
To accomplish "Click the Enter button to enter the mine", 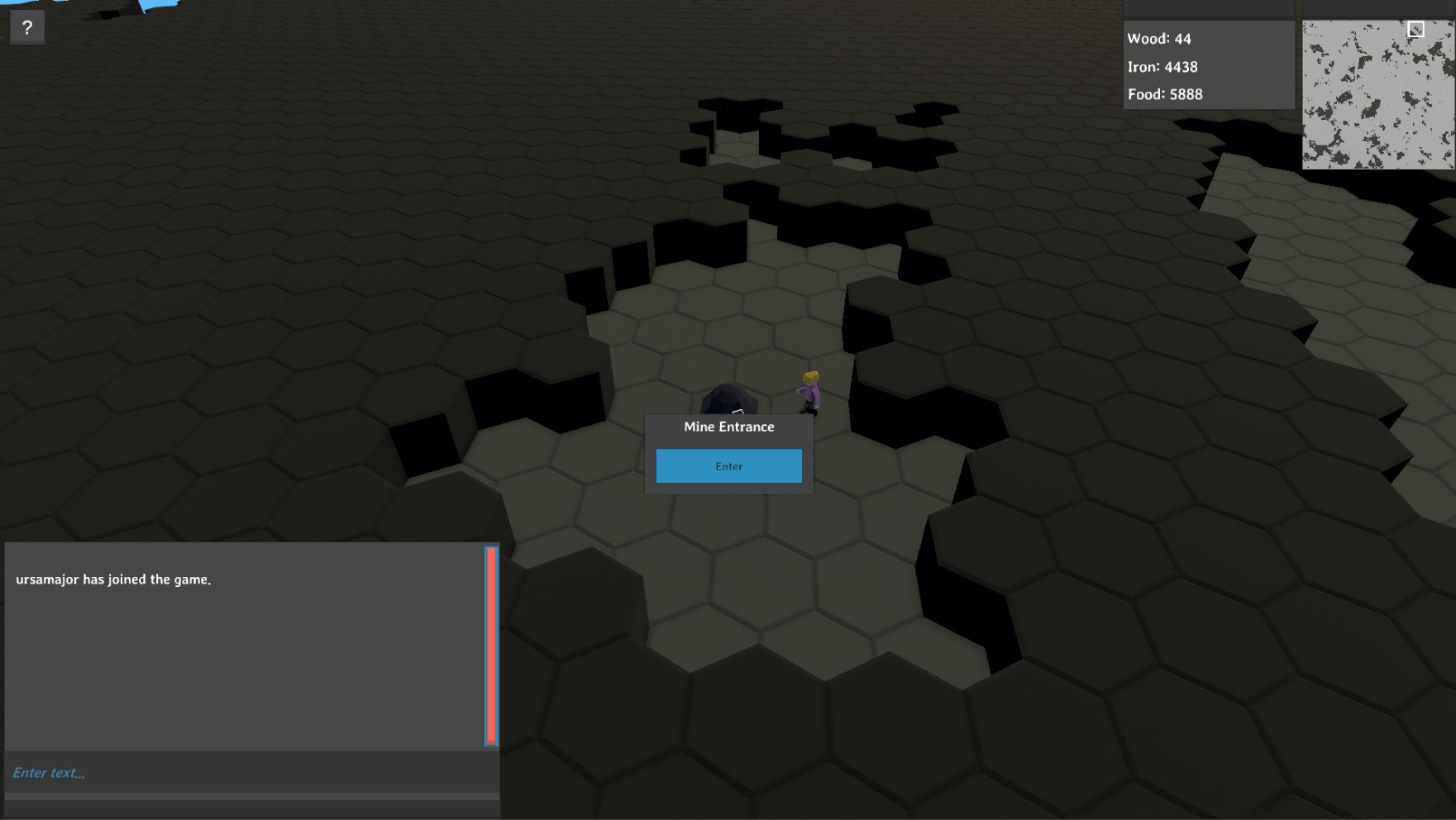I will coord(728,466).
